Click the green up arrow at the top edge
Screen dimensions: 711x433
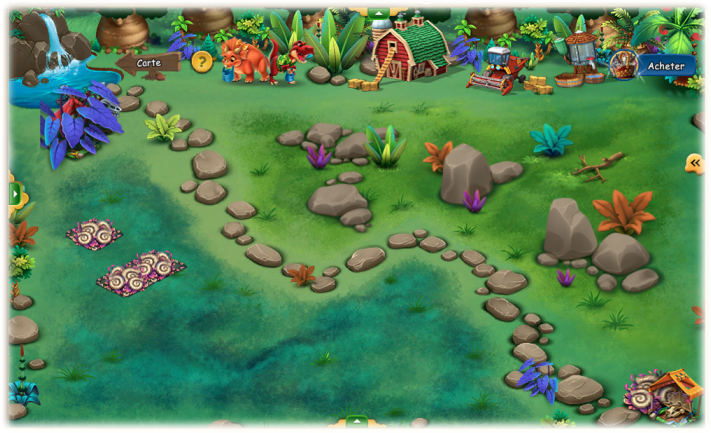379,13
